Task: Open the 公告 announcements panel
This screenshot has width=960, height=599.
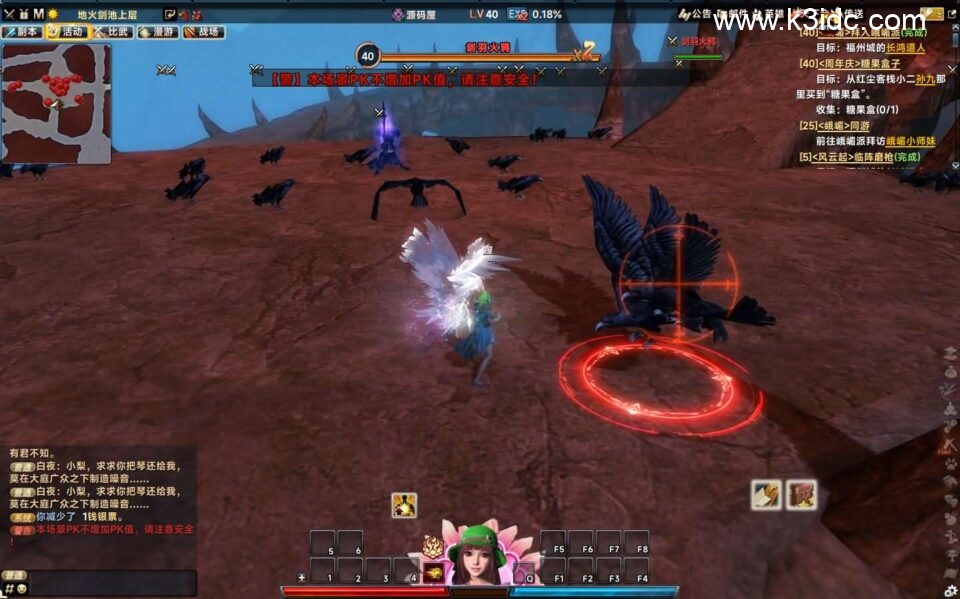Action: tap(695, 14)
